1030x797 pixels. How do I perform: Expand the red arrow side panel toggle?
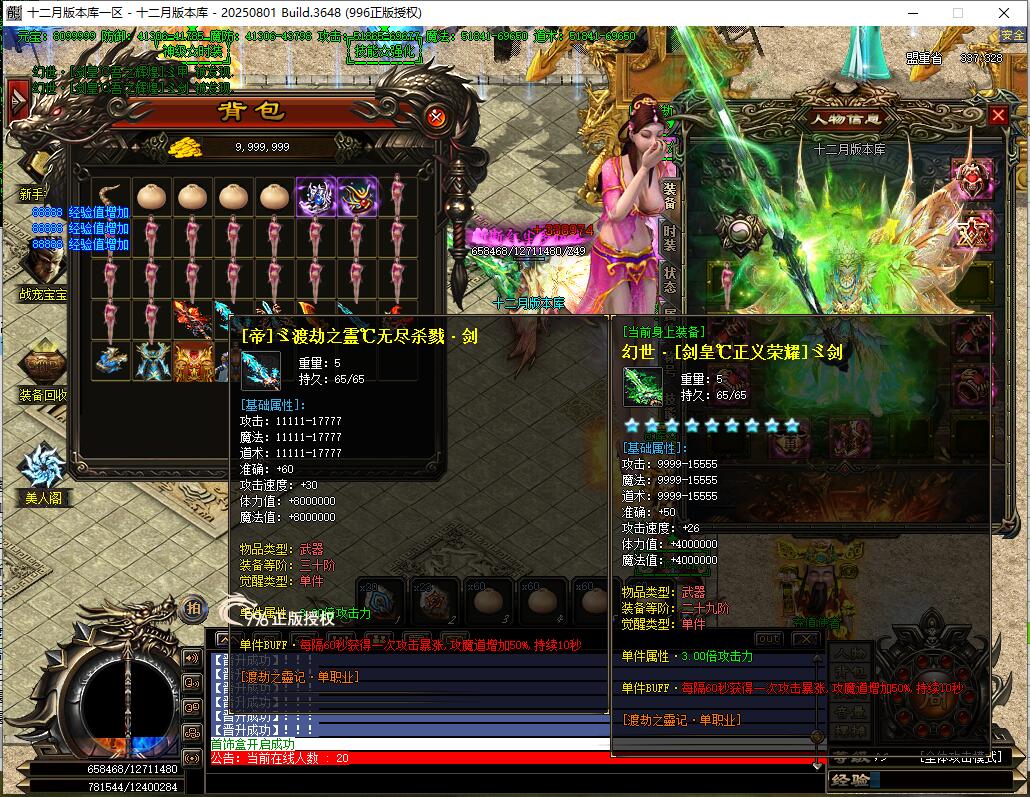(x=17, y=101)
